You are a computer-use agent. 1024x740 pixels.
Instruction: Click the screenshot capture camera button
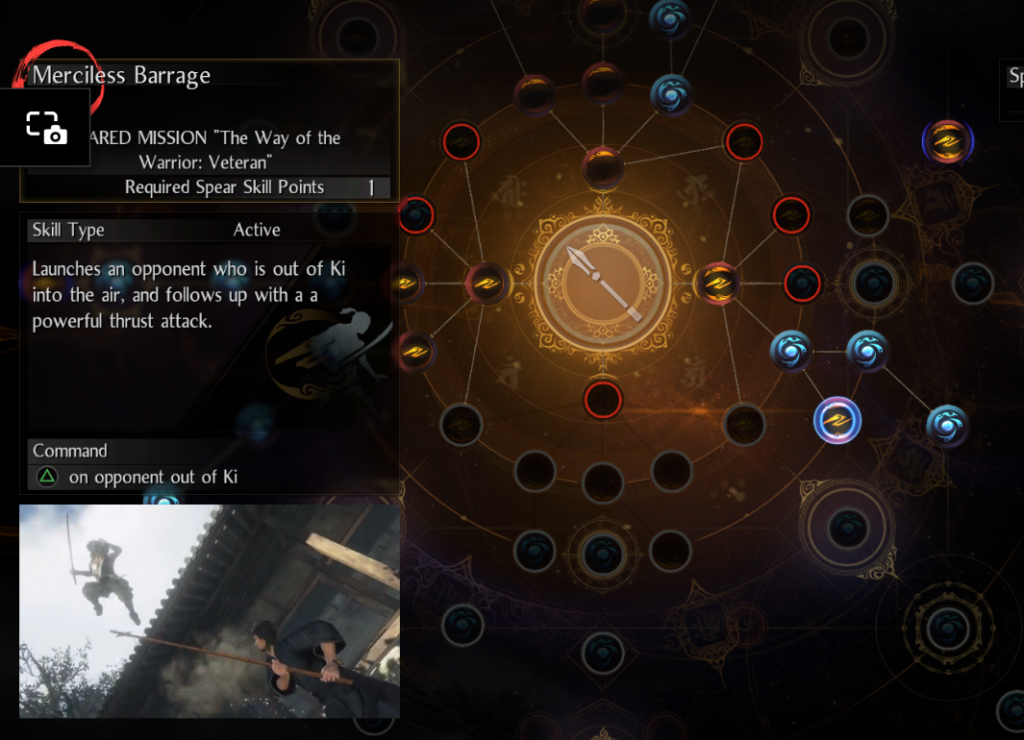point(45,127)
